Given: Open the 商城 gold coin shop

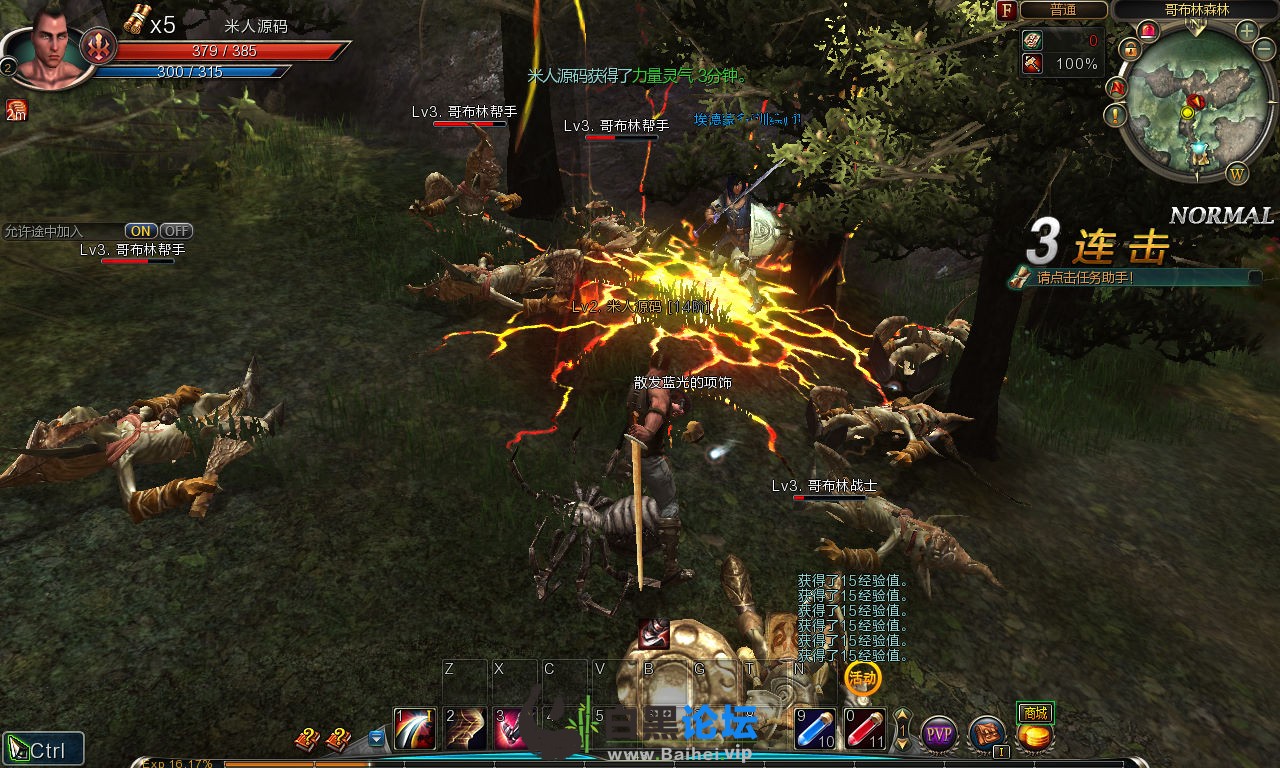Looking at the screenshot, I should (x=1035, y=736).
